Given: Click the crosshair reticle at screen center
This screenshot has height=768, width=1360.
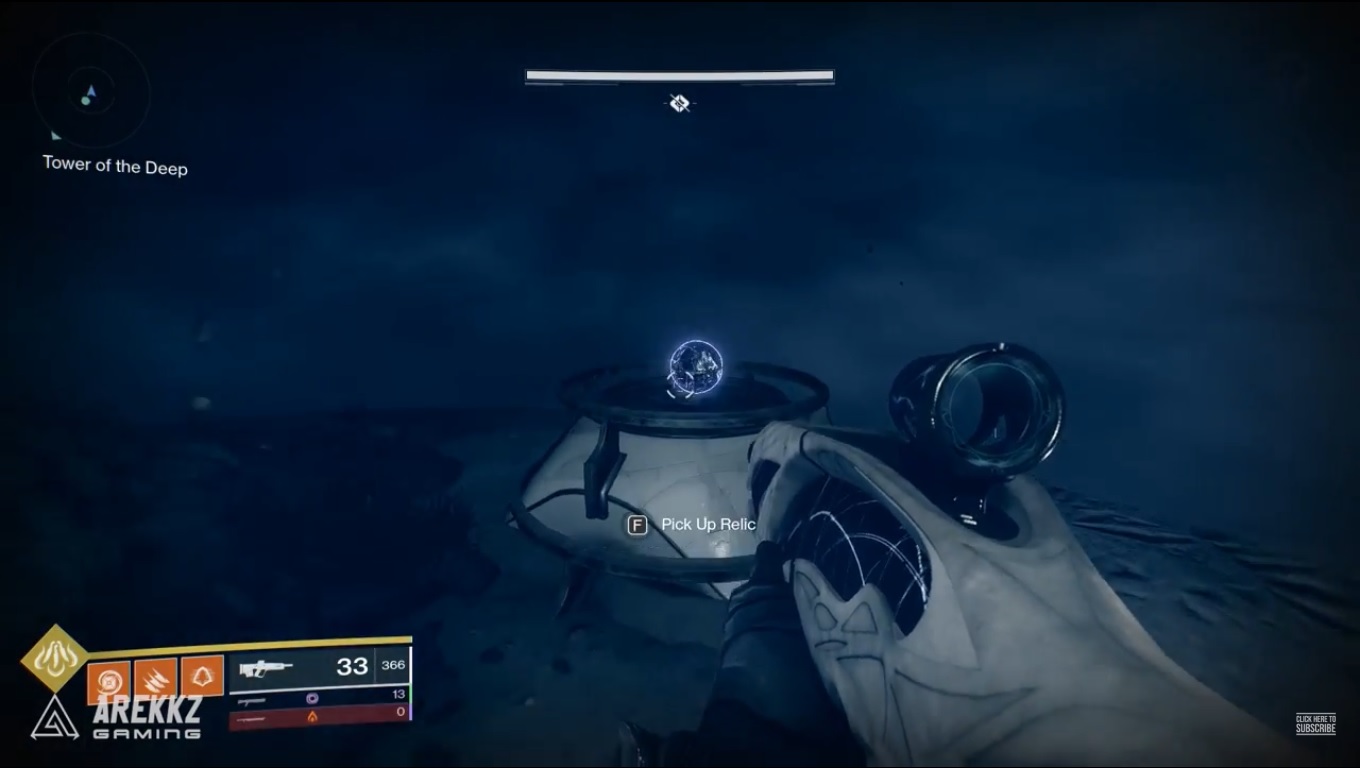Looking at the screenshot, I should (x=679, y=101).
